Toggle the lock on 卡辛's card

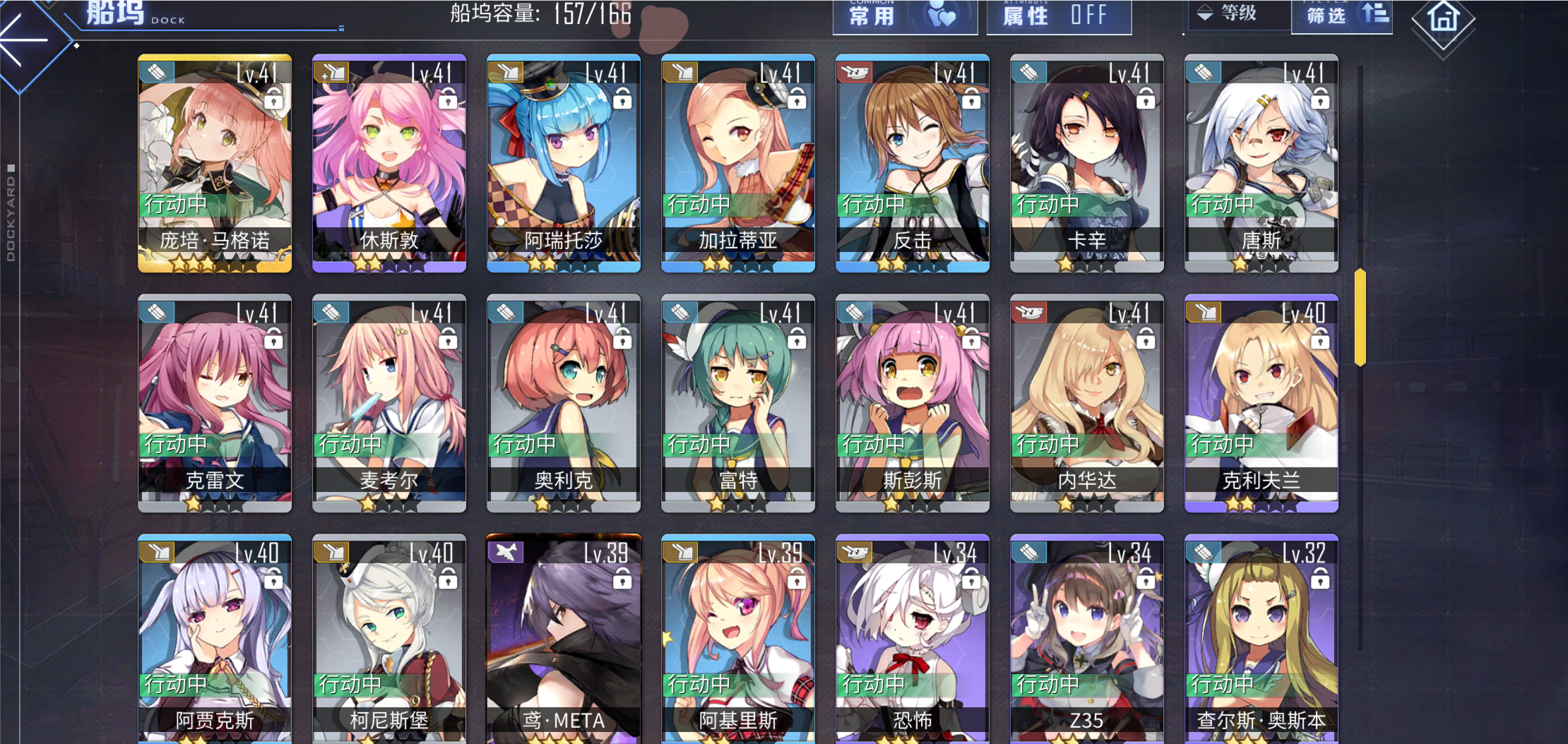[x=1144, y=100]
